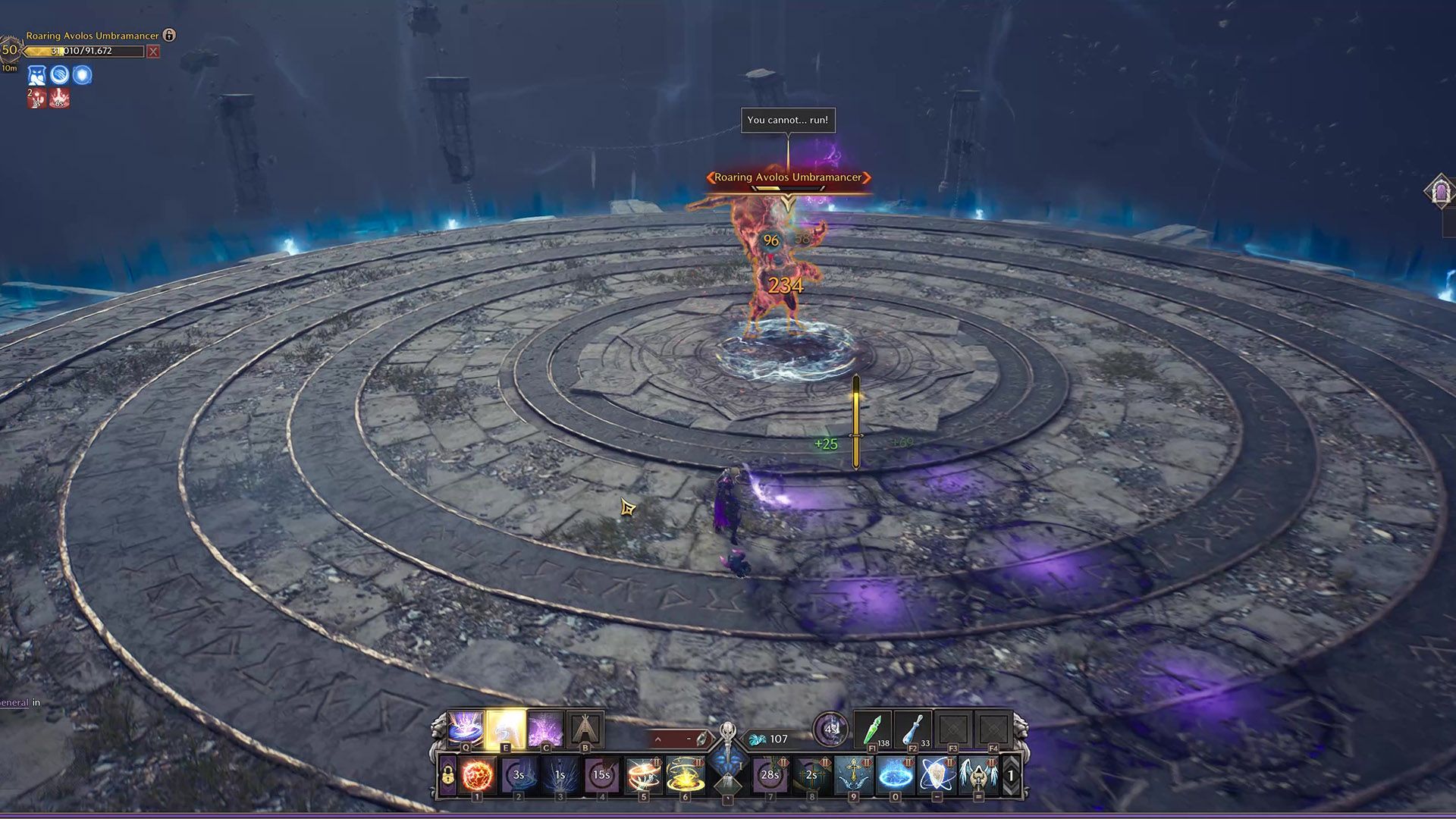The image size is (1456, 819).
Task: Open the camp tent icon on B slot
Action: click(x=585, y=727)
